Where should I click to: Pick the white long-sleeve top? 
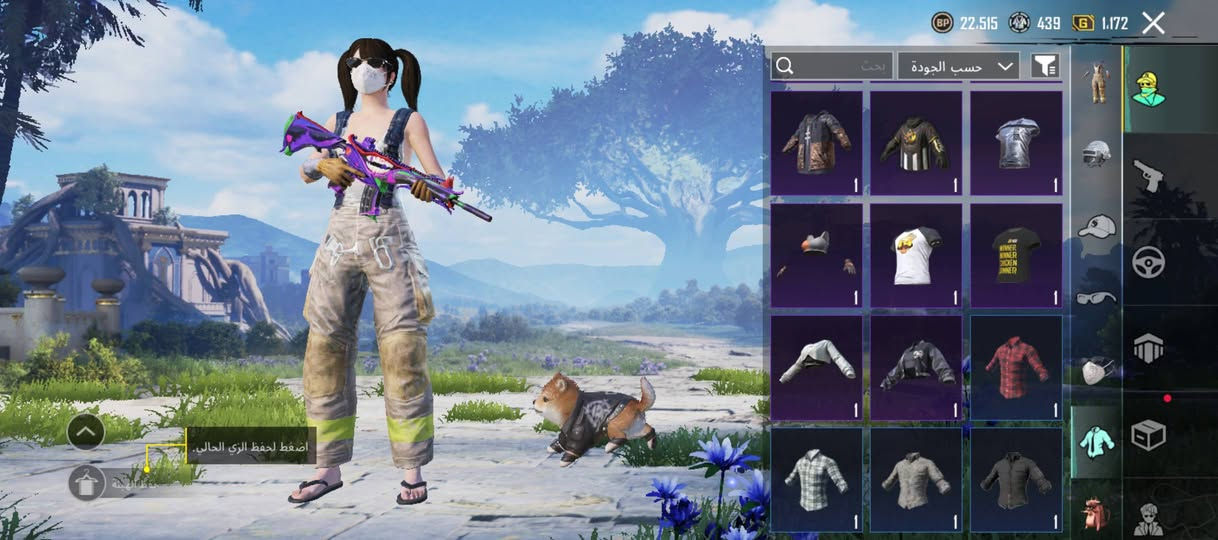coord(816,367)
